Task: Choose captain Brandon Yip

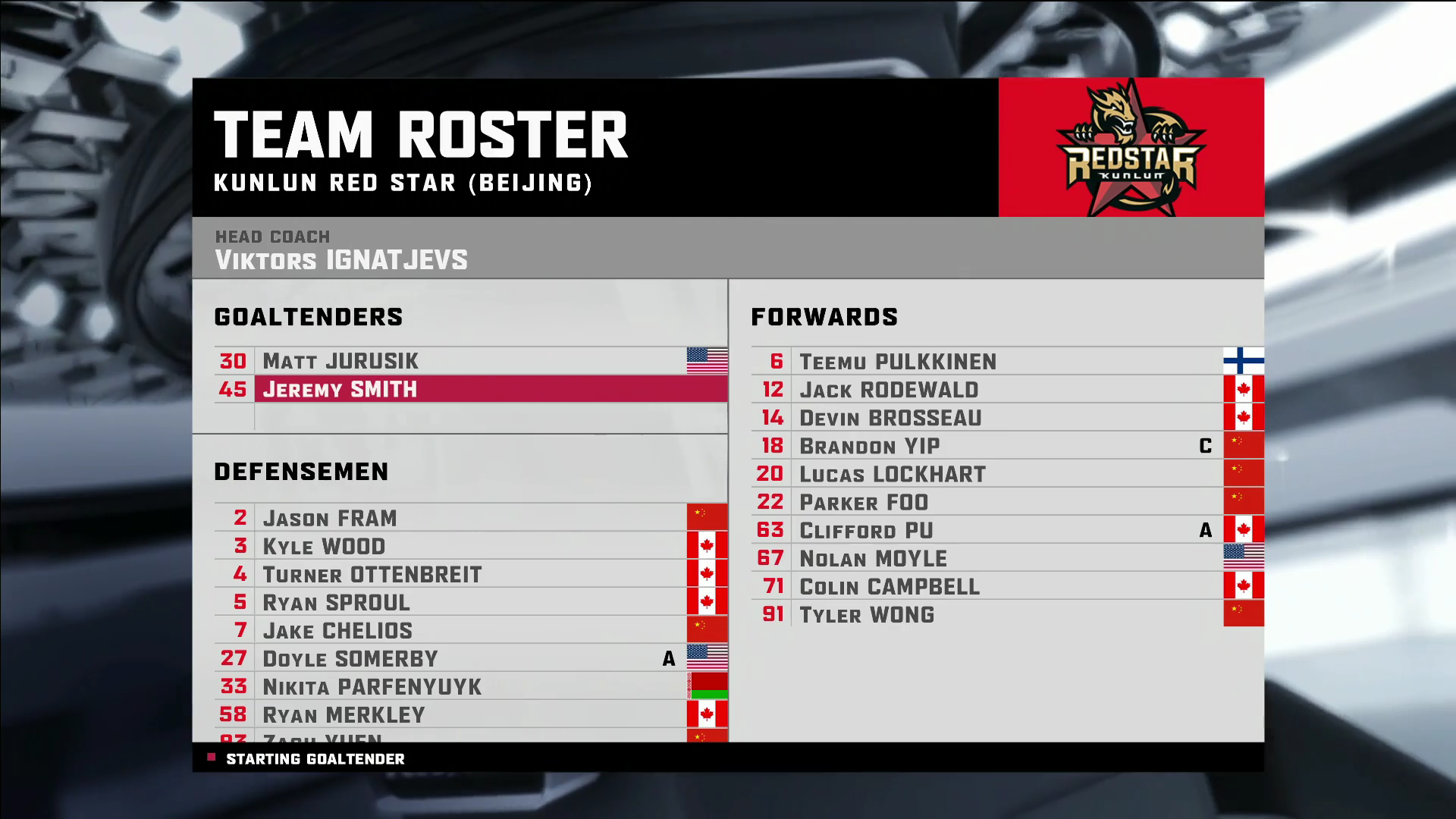Action: click(870, 446)
